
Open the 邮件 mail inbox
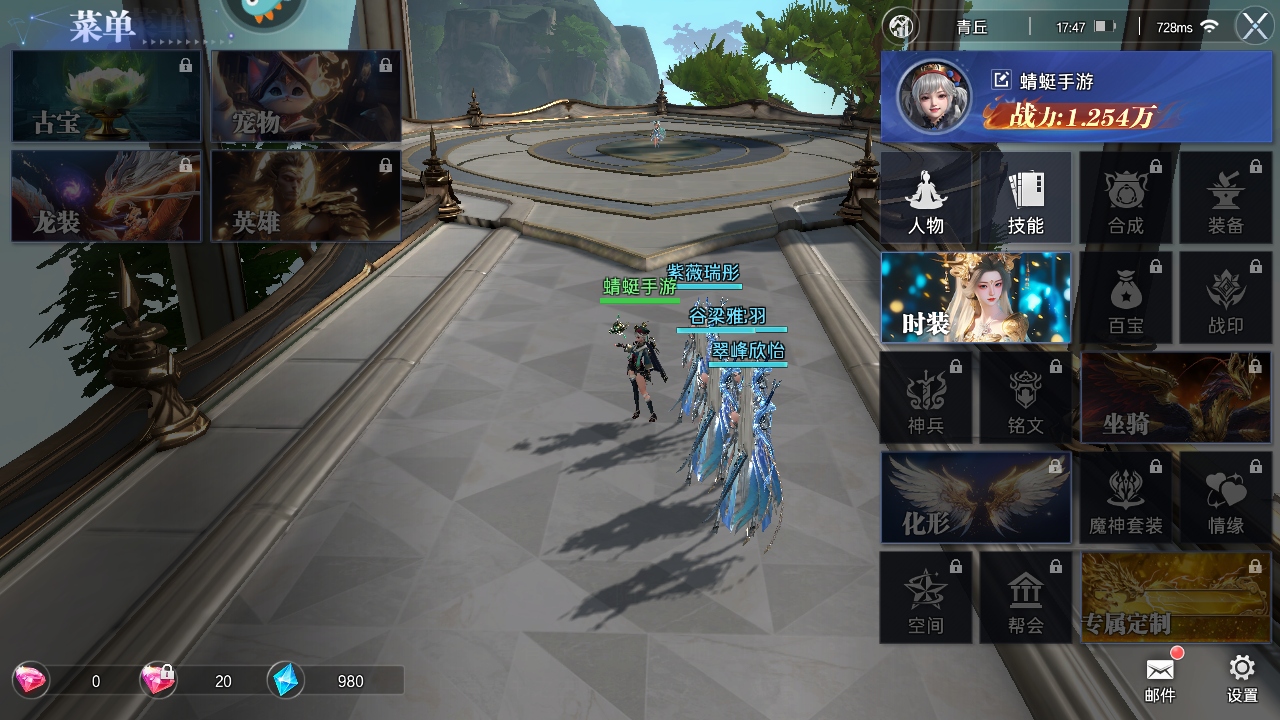pyautogui.click(x=1160, y=677)
